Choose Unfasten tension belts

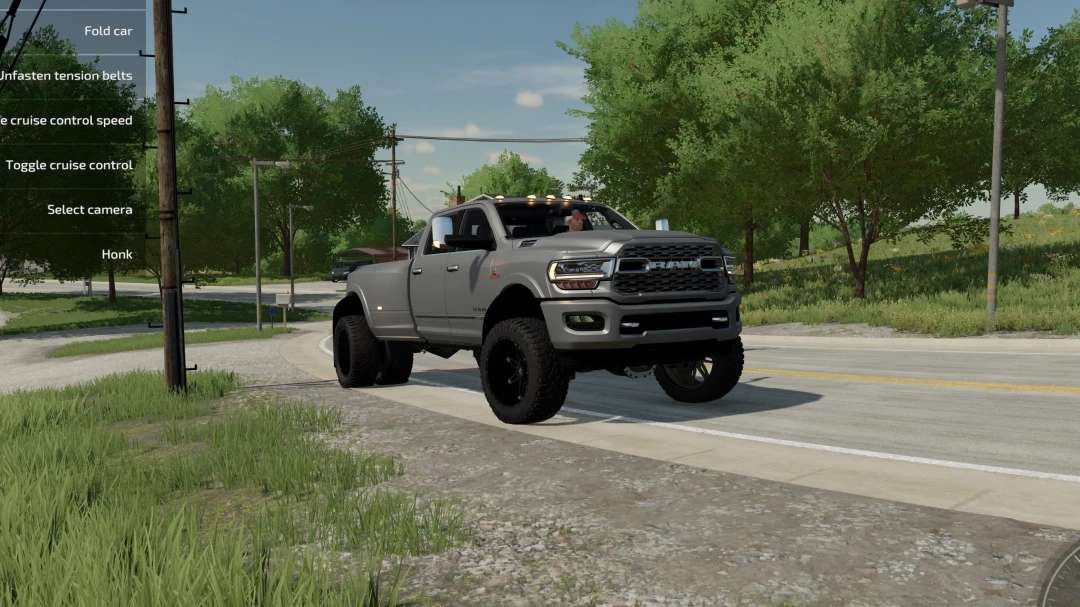(x=66, y=76)
